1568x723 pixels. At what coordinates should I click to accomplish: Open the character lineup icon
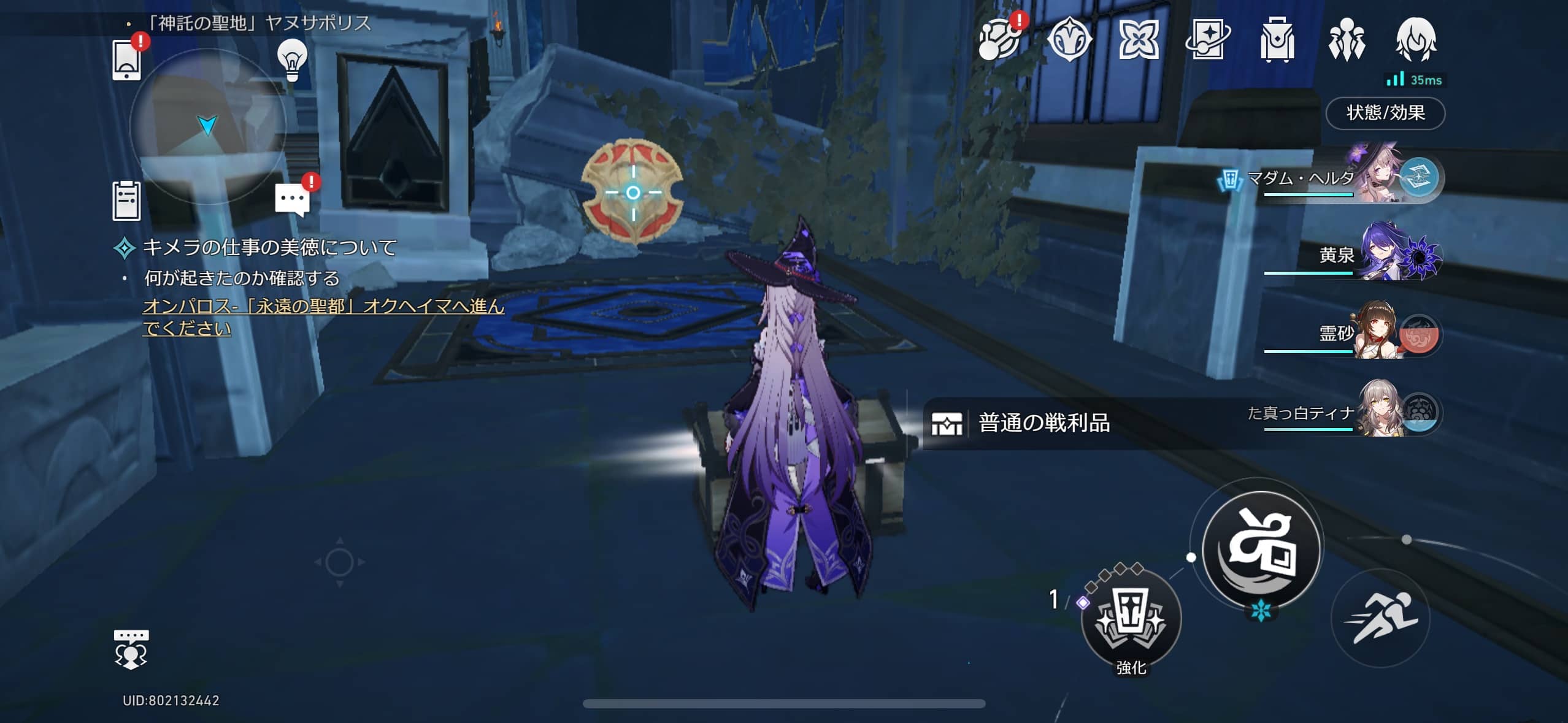(x=1348, y=42)
